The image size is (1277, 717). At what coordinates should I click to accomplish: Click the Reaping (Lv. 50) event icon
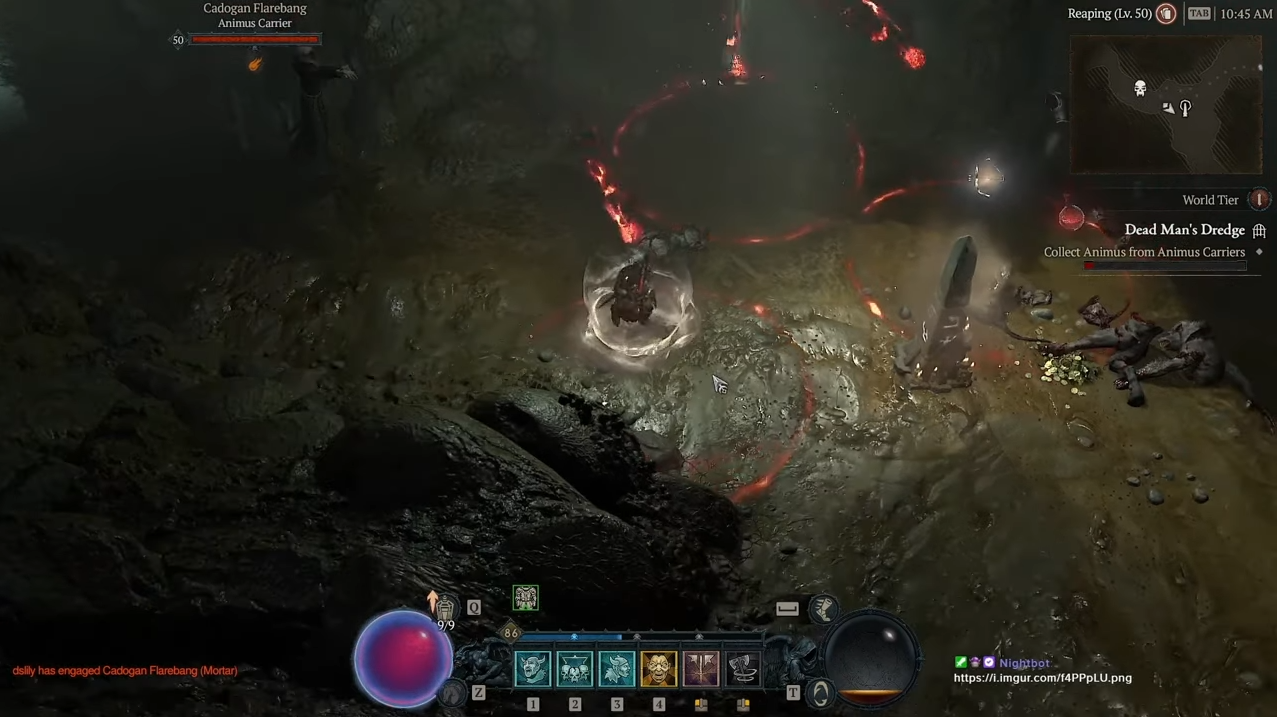click(1166, 14)
